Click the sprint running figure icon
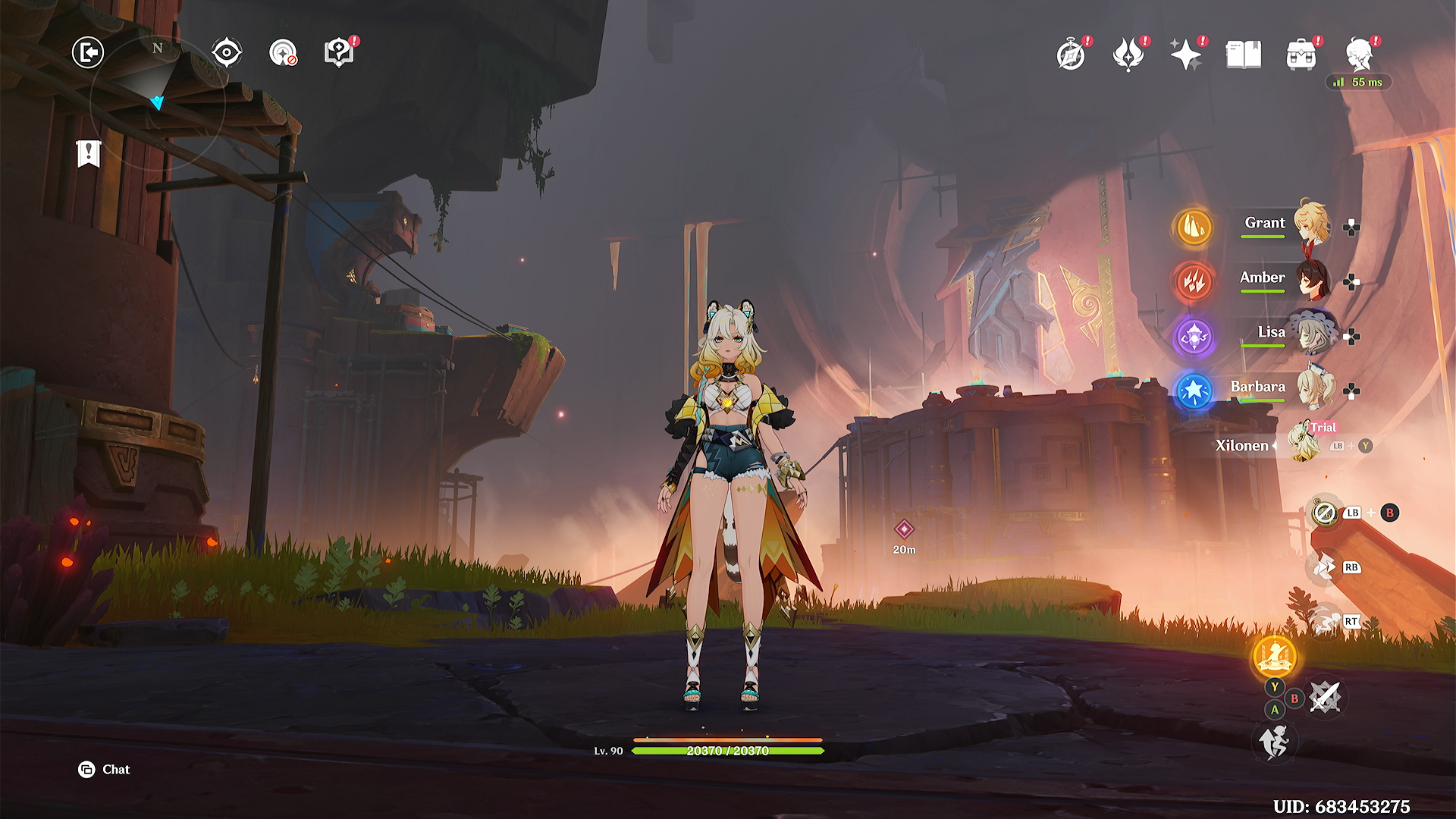1456x819 pixels. [1274, 741]
